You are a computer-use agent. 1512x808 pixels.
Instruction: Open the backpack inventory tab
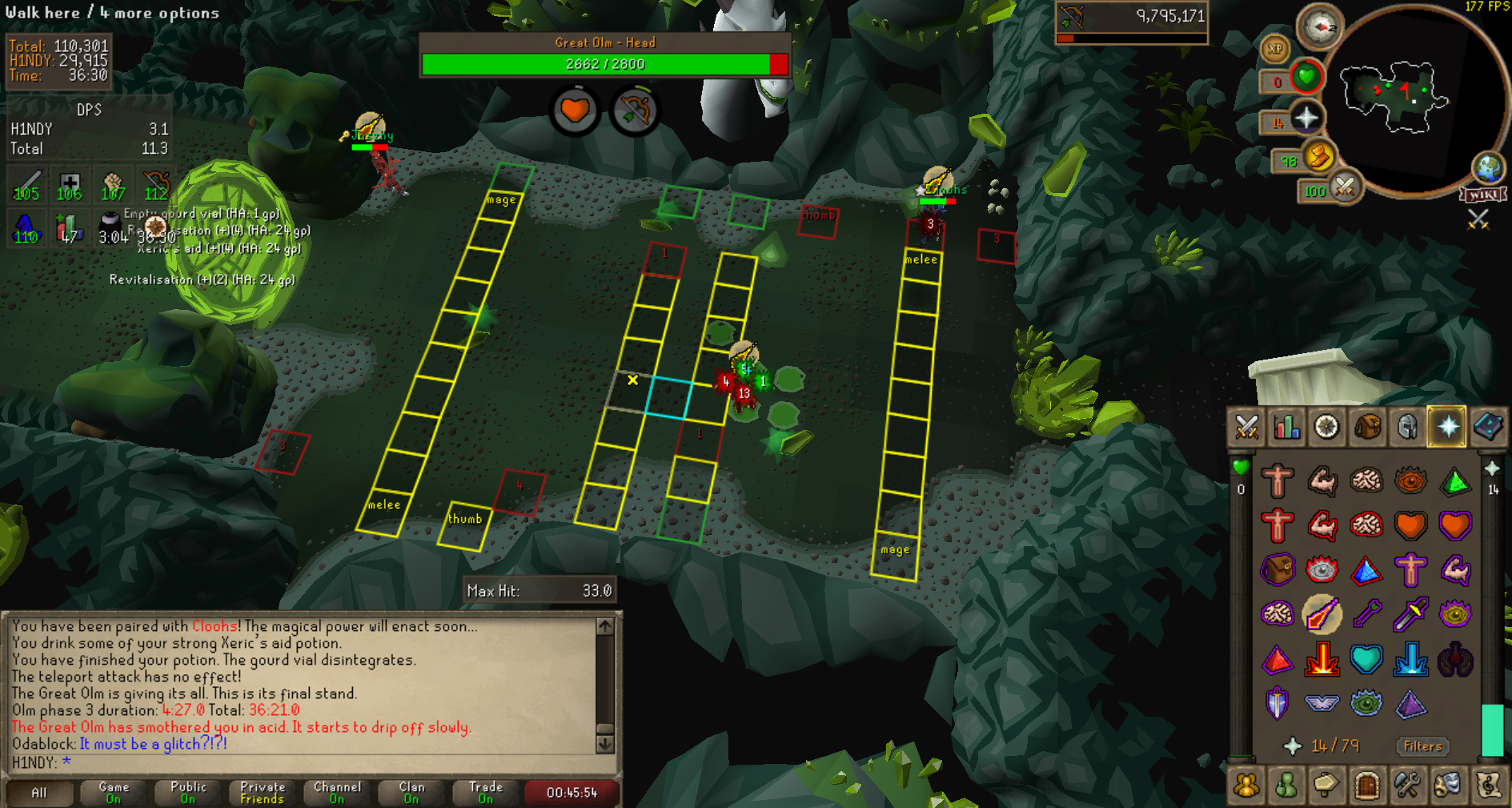tap(1367, 427)
